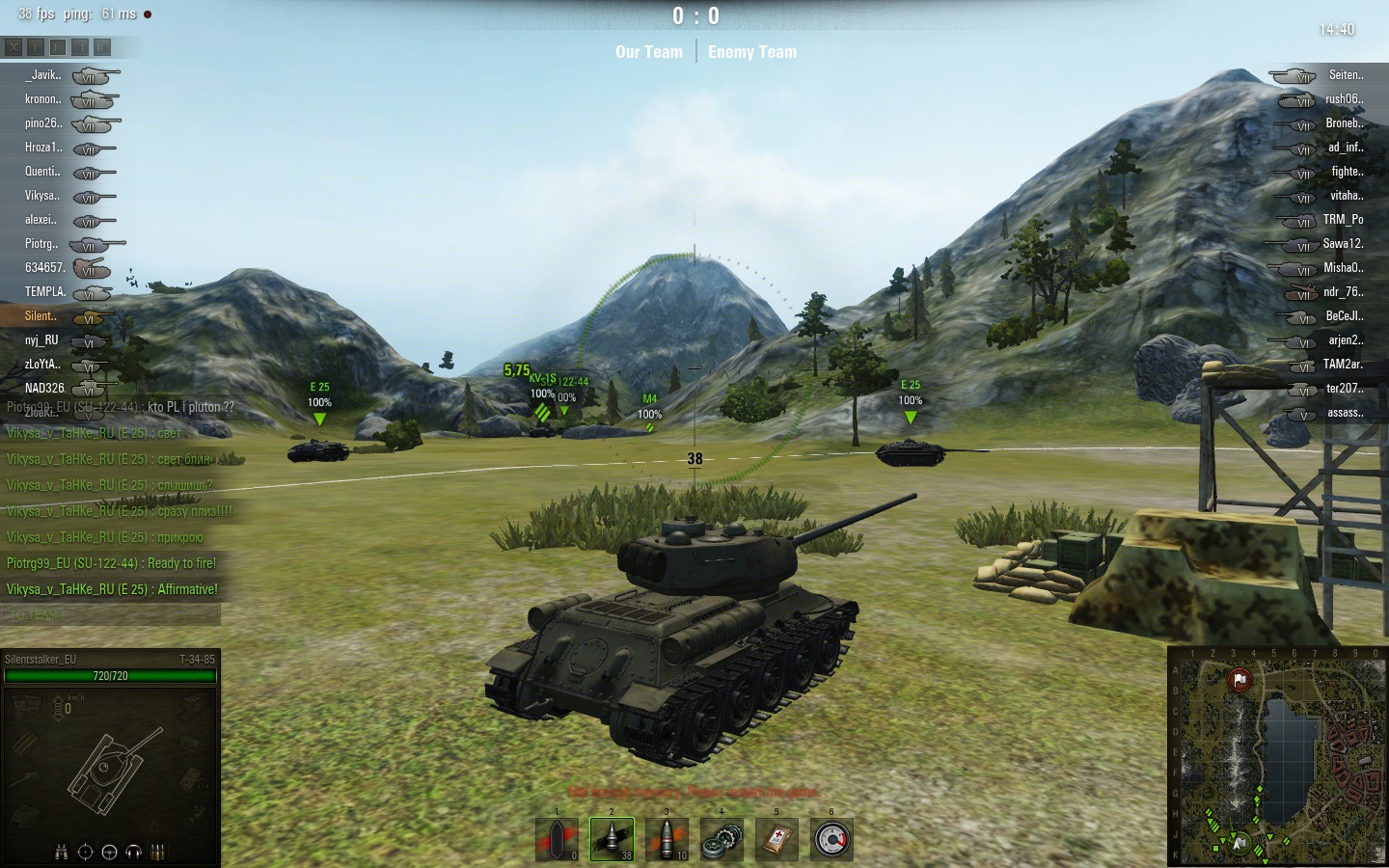Click the headphones radio operator crew icon
The height and width of the screenshot is (868, 1389).
point(133,852)
